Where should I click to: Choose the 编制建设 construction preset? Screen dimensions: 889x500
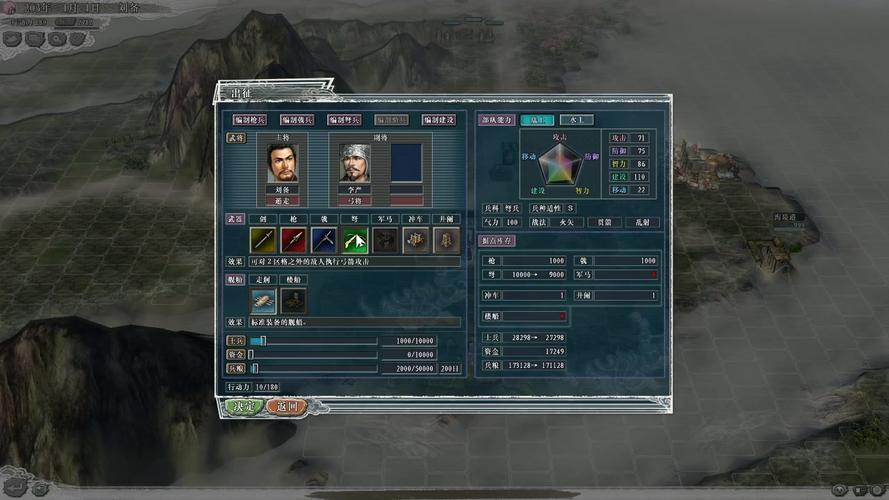pos(439,120)
